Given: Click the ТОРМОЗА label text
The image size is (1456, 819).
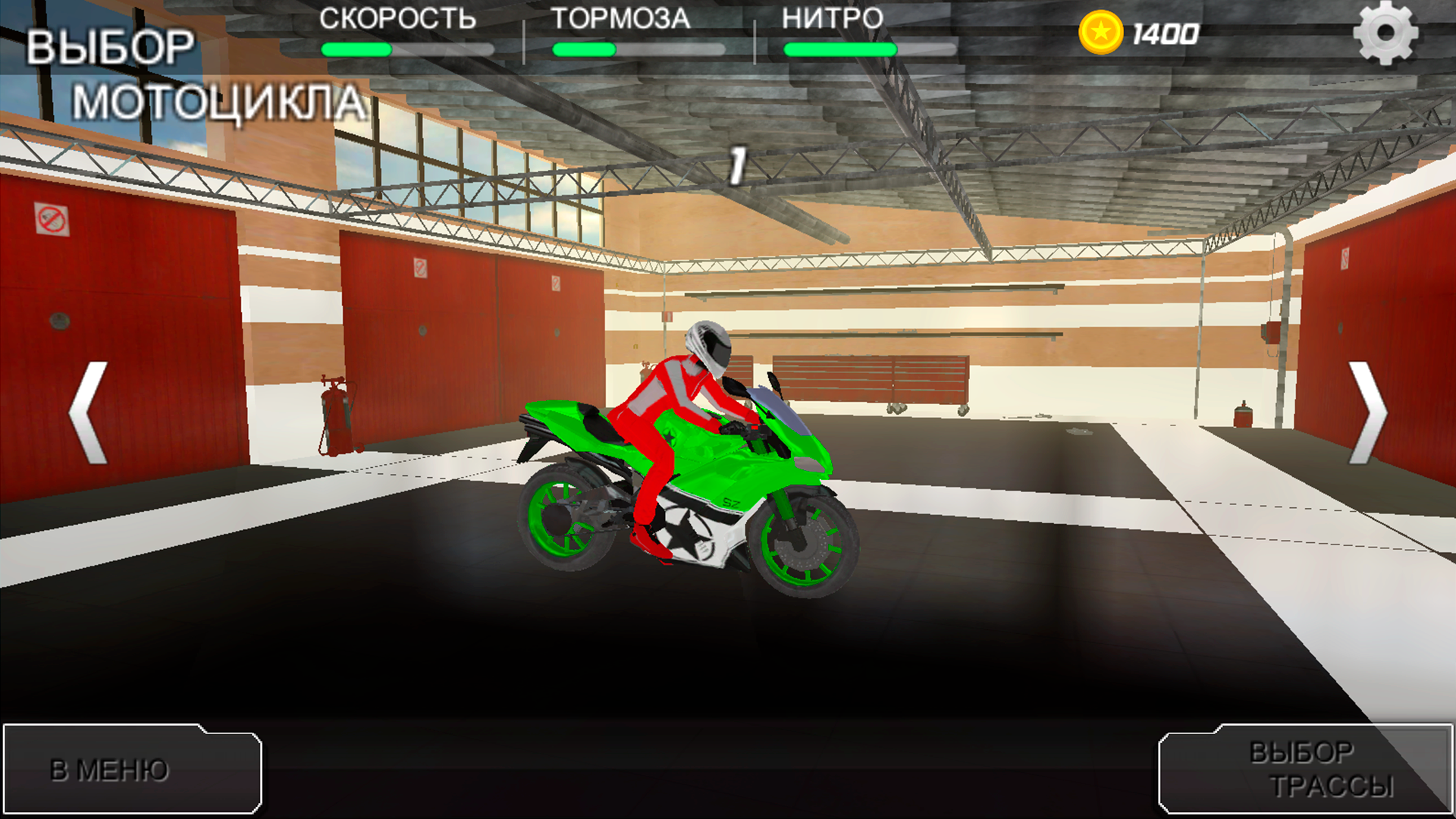Looking at the screenshot, I should tap(622, 19).
